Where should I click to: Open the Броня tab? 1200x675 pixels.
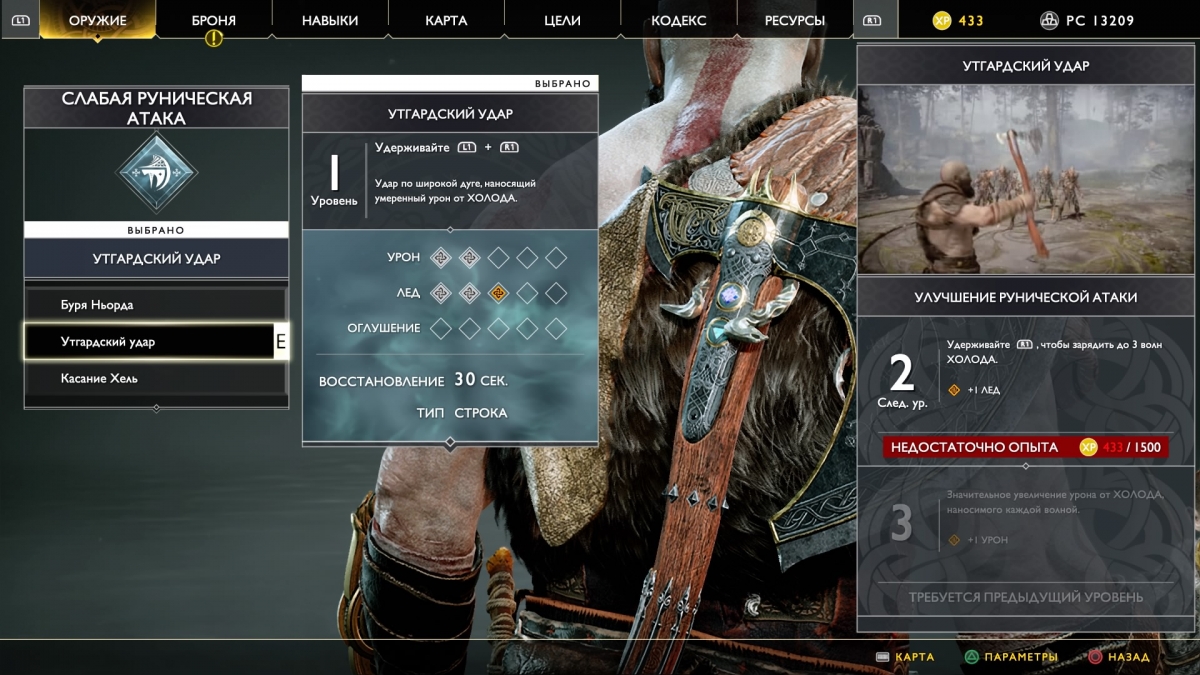point(213,20)
